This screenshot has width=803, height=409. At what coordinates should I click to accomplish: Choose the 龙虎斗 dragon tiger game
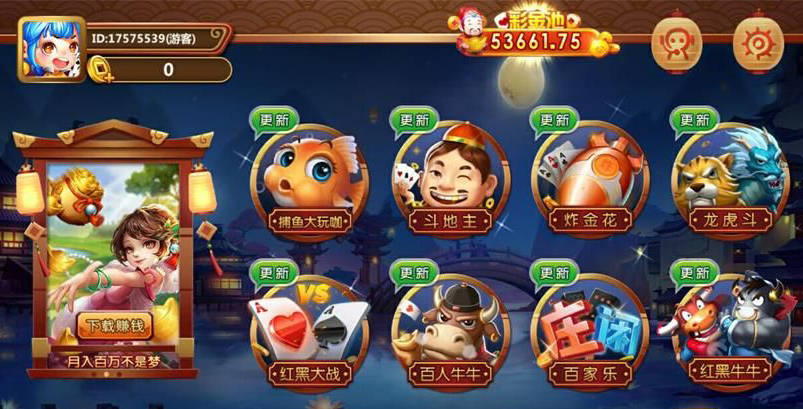[728, 181]
